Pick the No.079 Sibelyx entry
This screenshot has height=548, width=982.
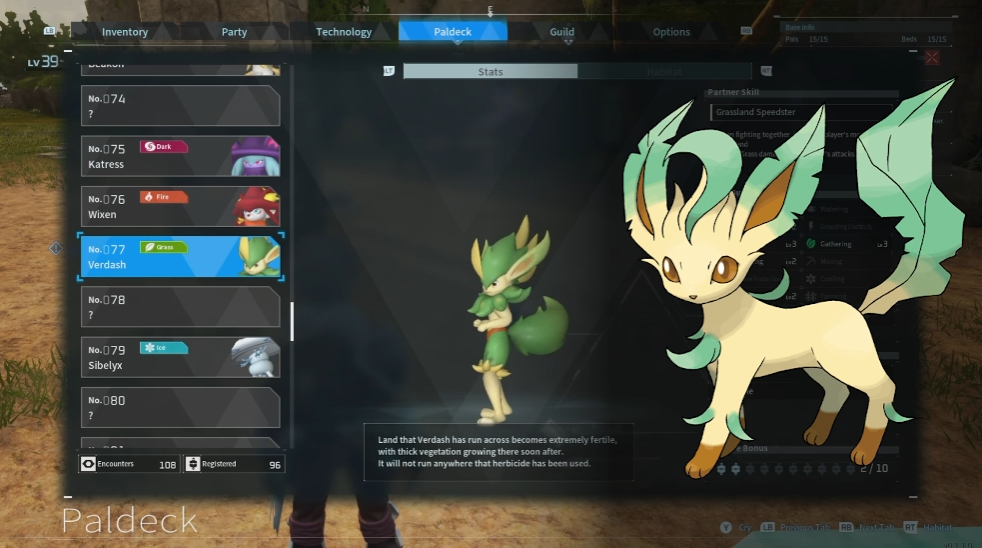[x=180, y=357]
